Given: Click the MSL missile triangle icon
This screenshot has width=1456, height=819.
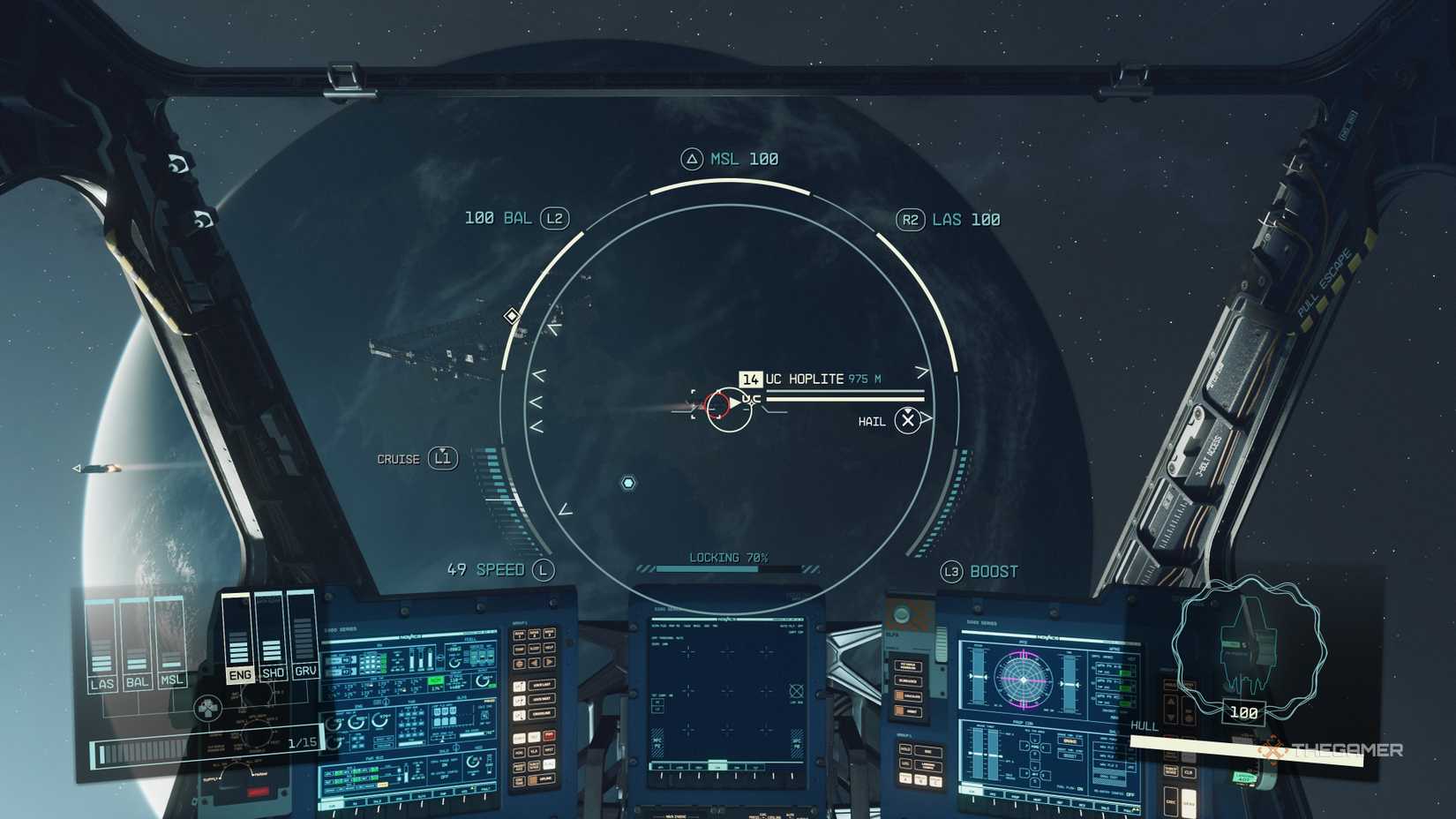Looking at the screenshot, I should (692, 159).
